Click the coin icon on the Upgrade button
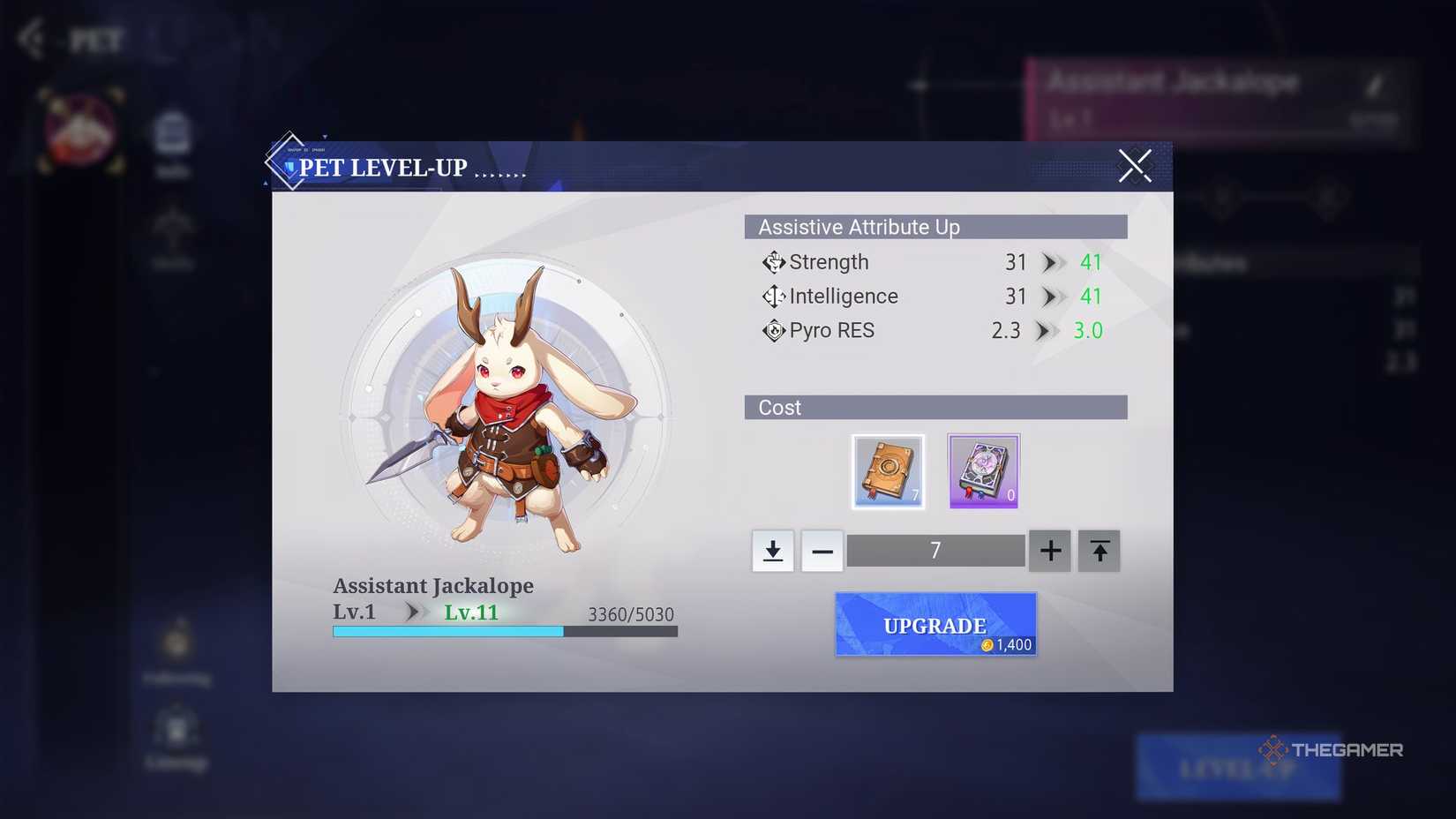This screenshot has width=1456, height=819. point(987,644)
